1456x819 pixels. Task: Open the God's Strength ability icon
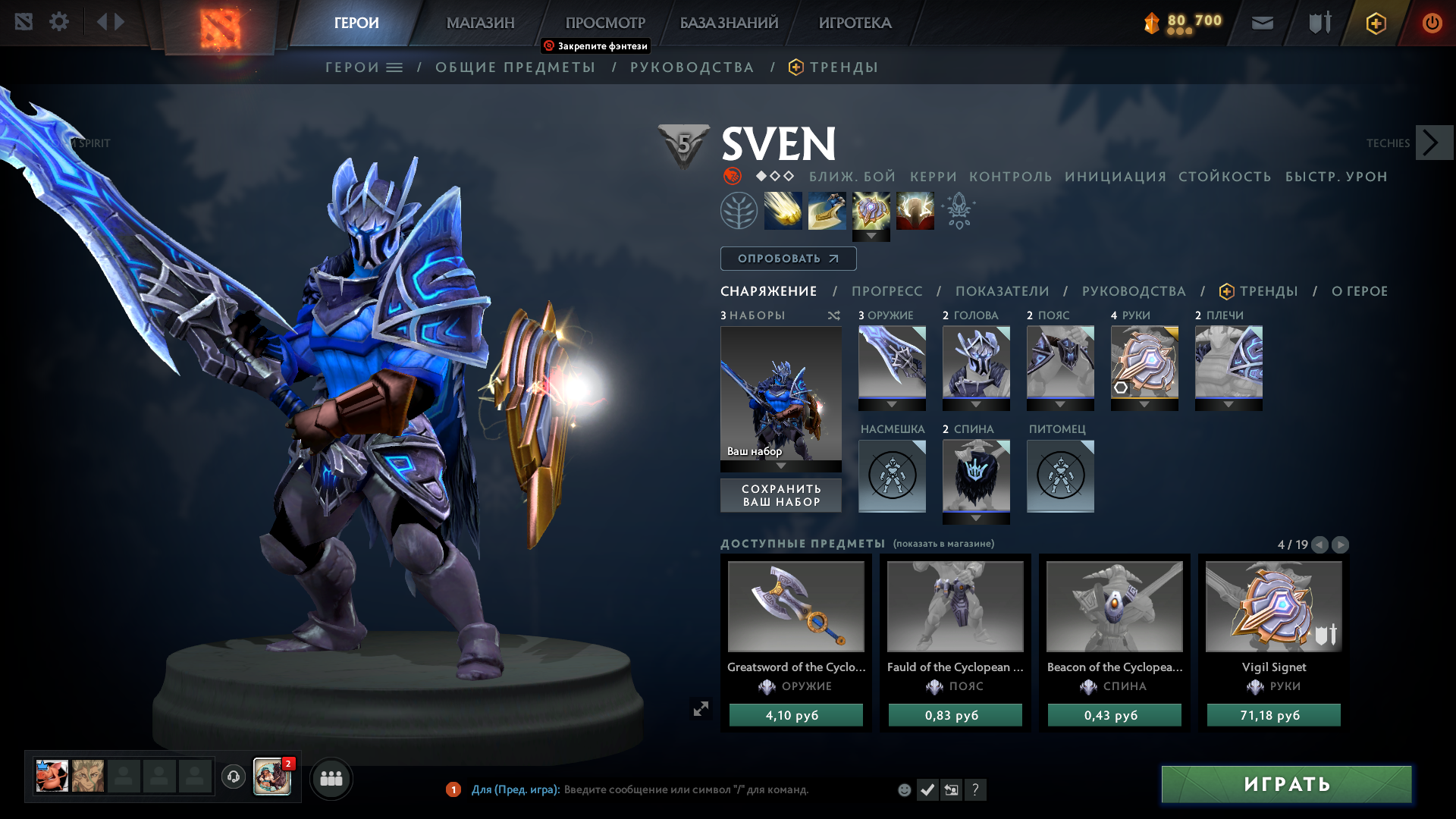915,211
